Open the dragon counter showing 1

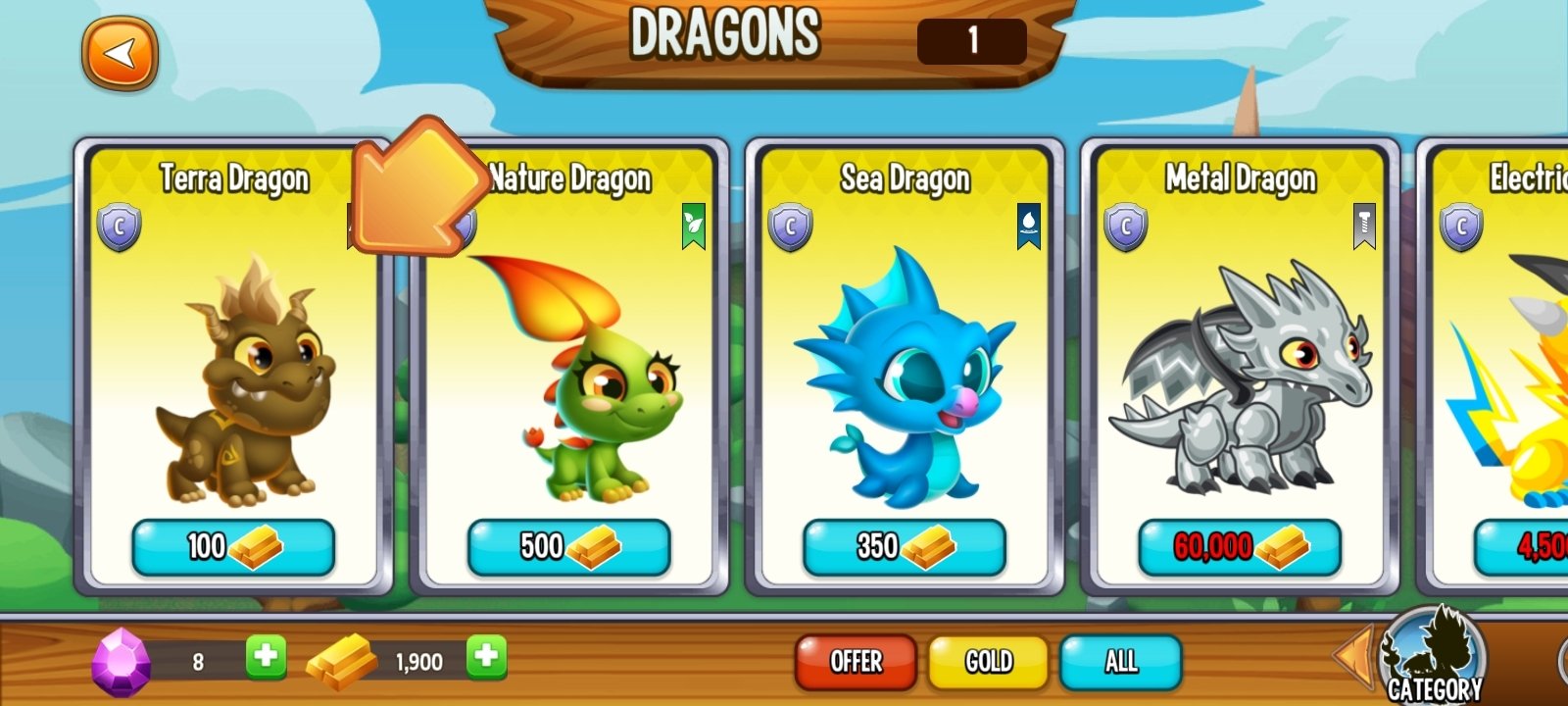[970, 41]
